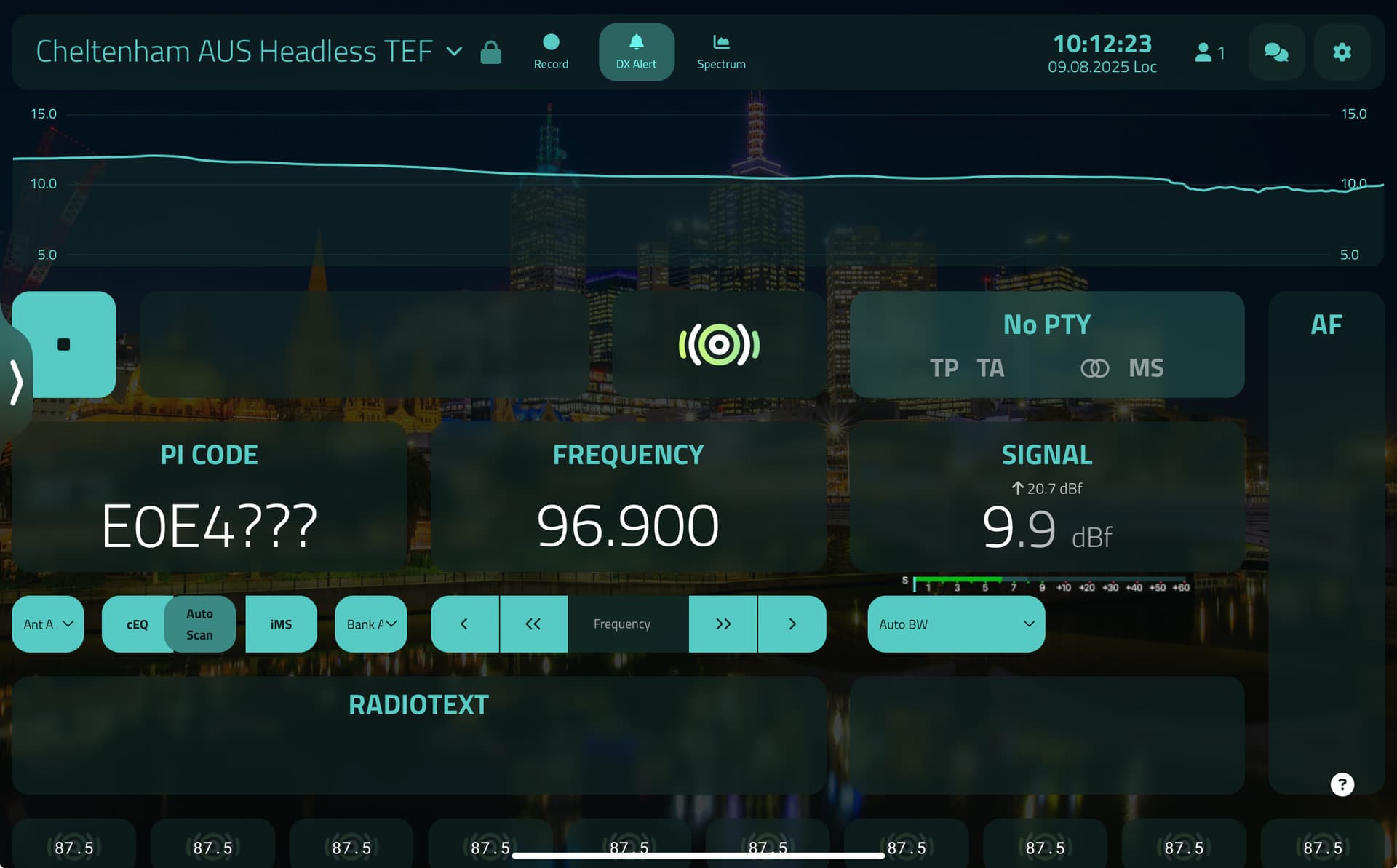Open help with the question mark icon
Image resolution: width=1397 pixels, height=868 pixels.
pos(1342,784)
